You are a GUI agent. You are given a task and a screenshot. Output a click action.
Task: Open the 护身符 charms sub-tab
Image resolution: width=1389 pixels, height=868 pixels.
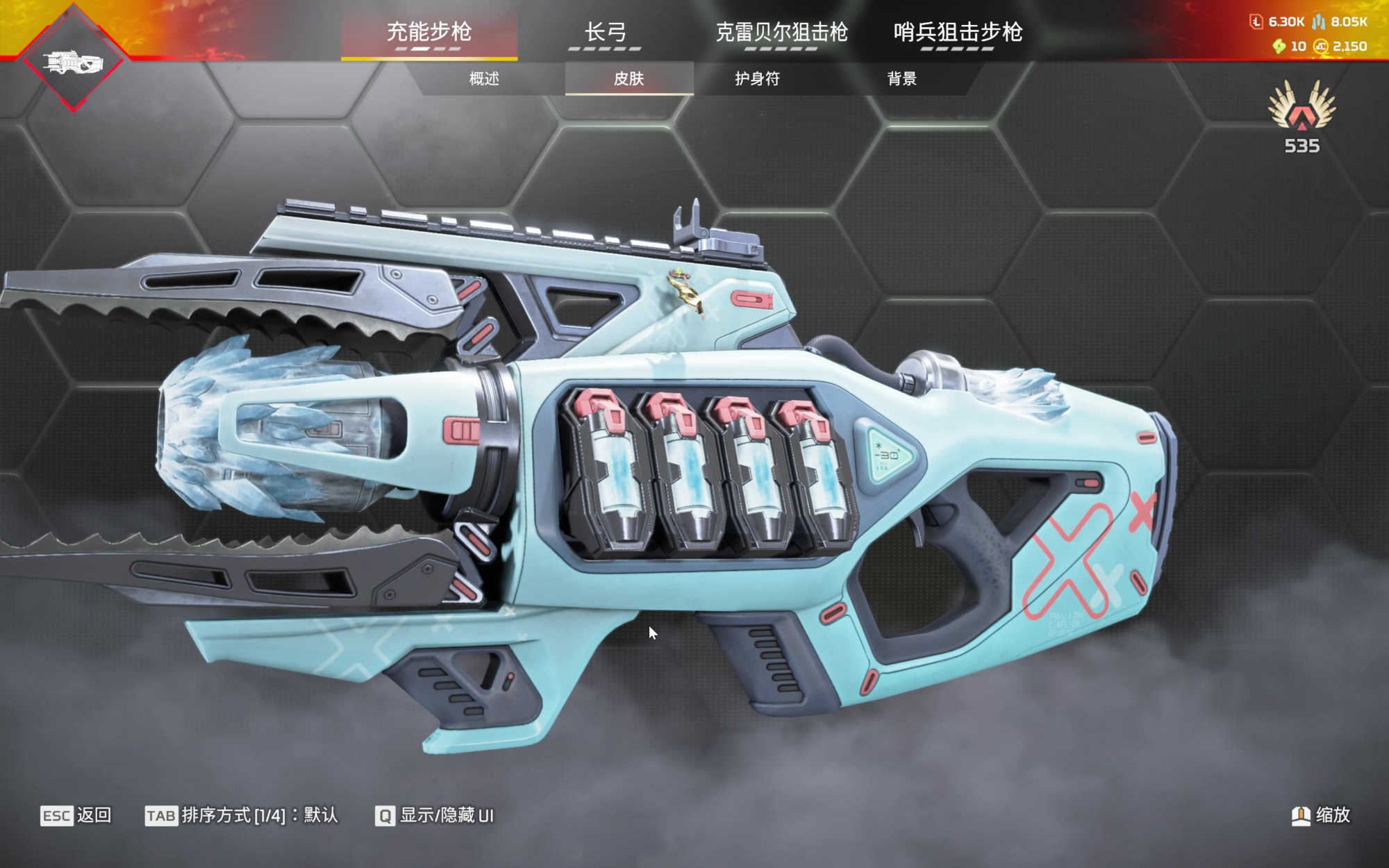point(757,78)
